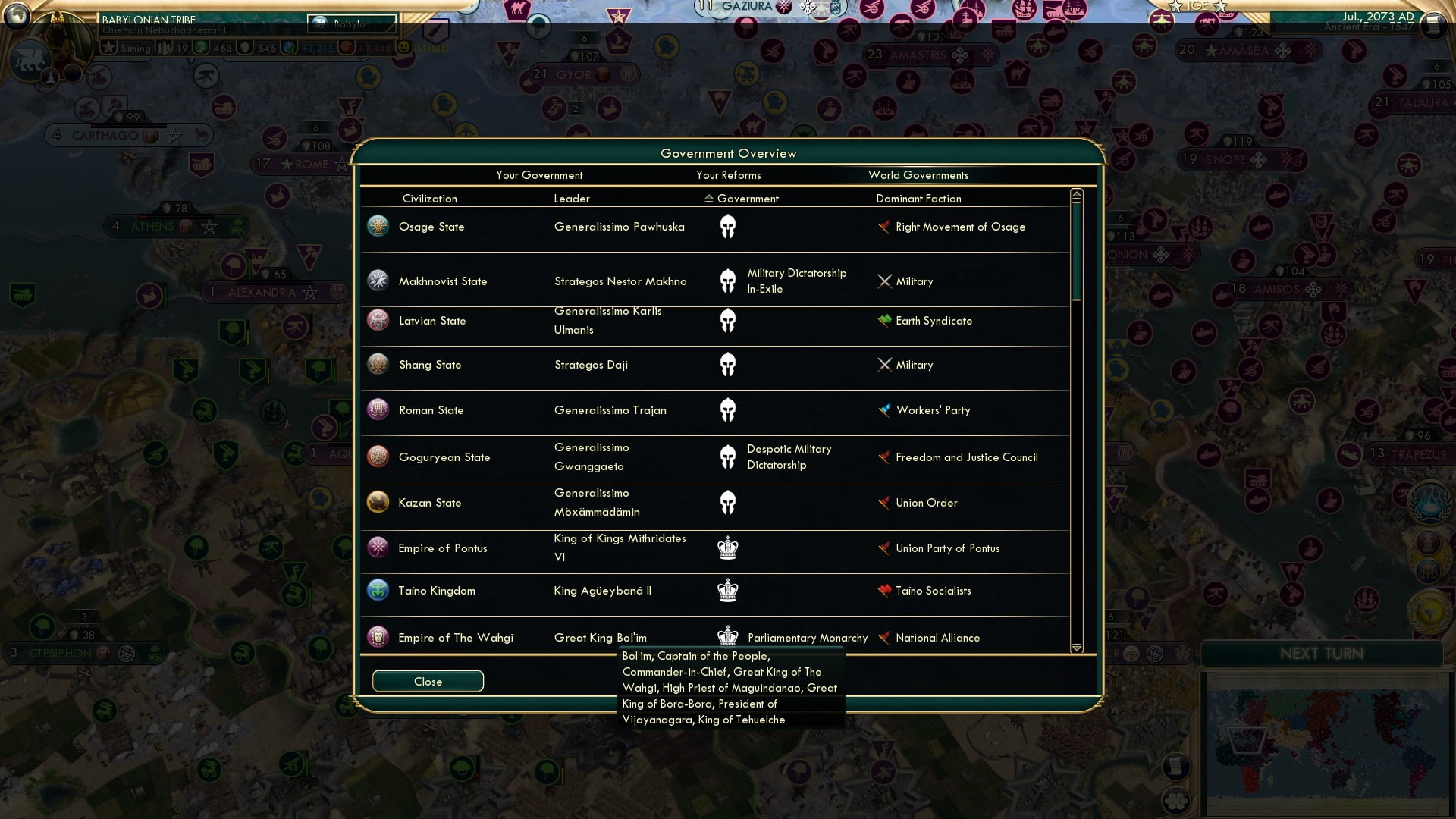Click the Earth Syndicate faction banner

[883, 321]
